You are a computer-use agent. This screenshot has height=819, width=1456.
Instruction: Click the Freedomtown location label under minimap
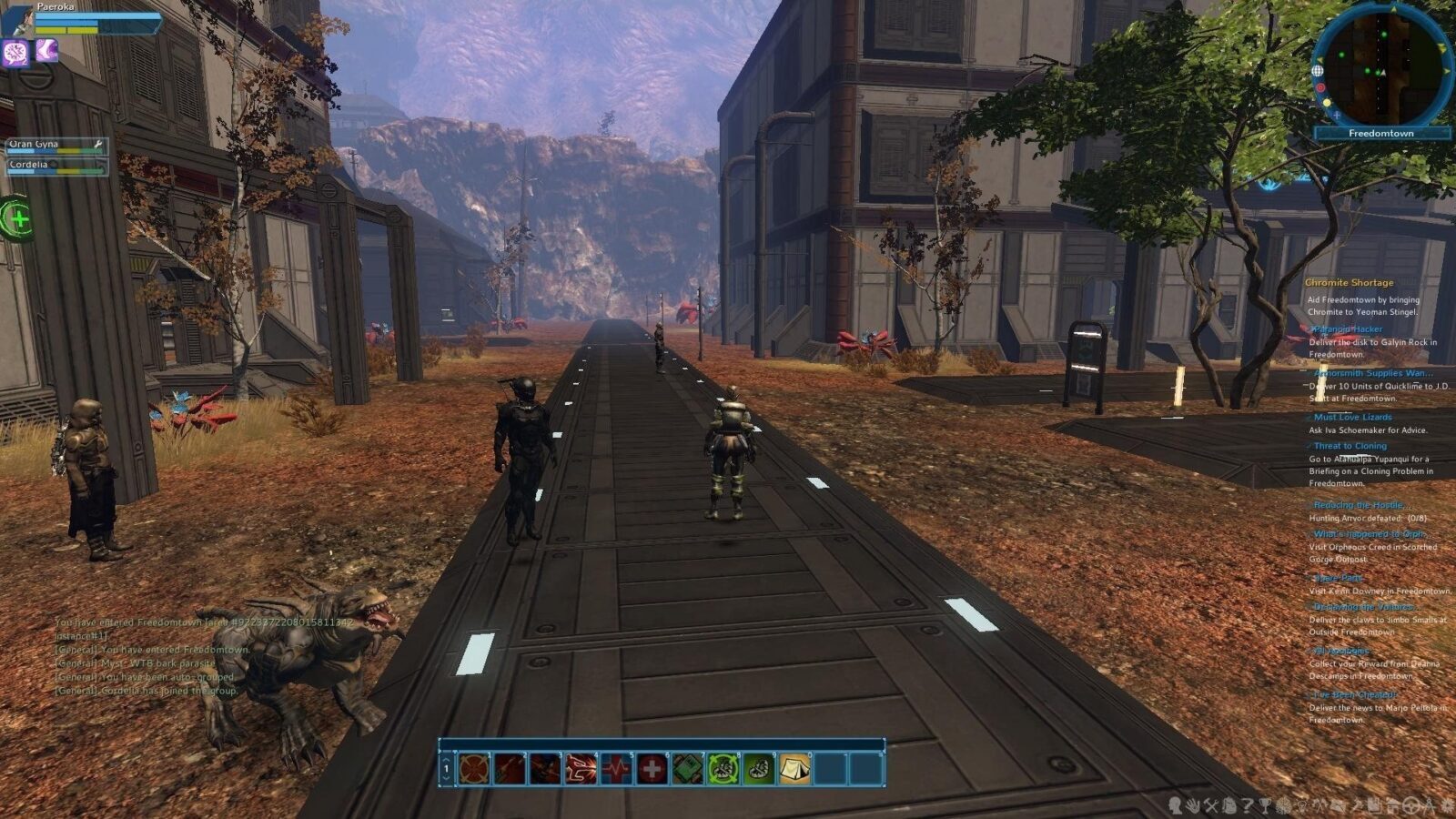pyautogui.click(x=1381, y=134)
